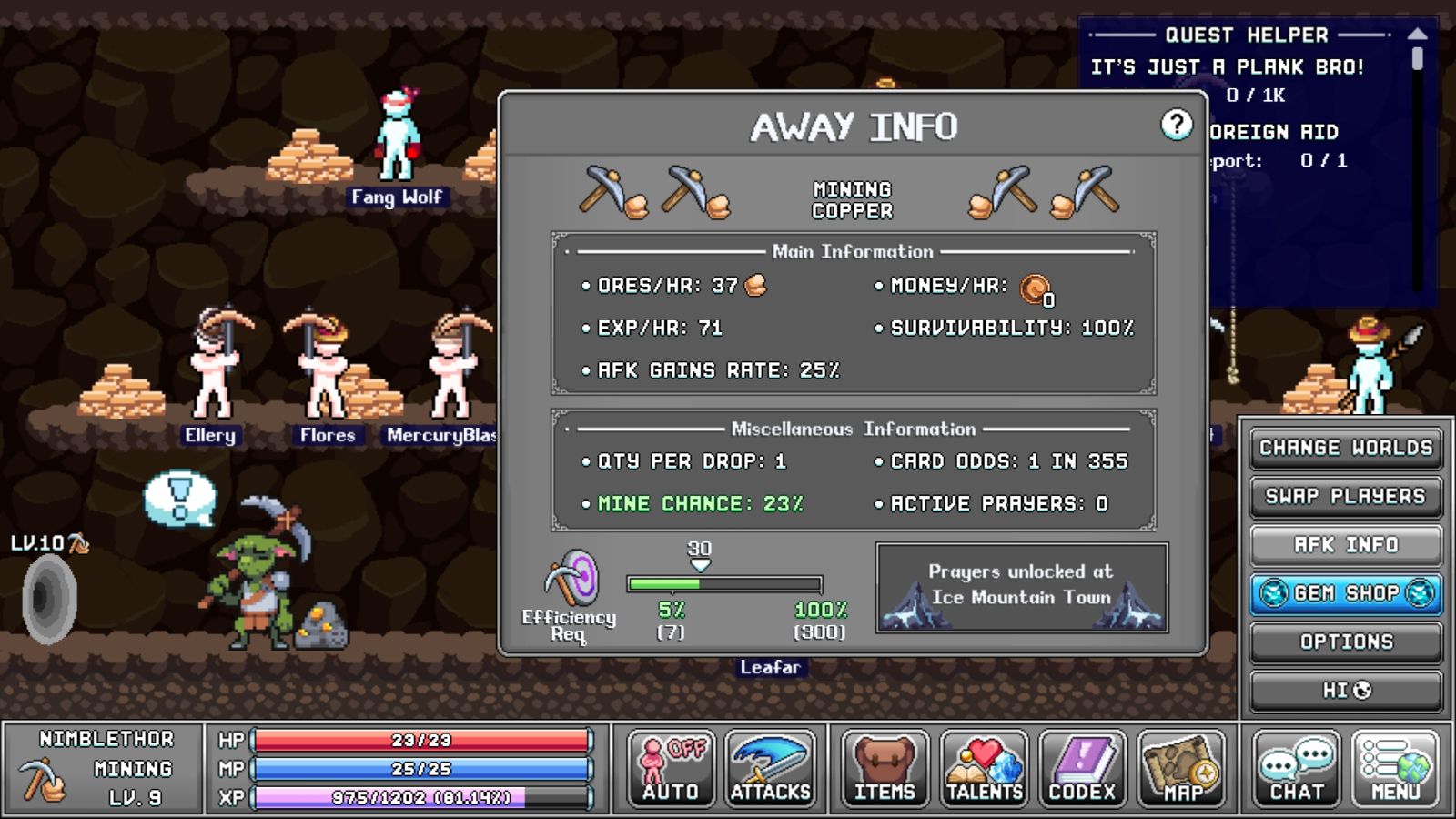The height and width of the screenshot is (819, 1456).
Task: Toggle the main Menu button
Action: pyautogui.click(x=1396, y=770)
